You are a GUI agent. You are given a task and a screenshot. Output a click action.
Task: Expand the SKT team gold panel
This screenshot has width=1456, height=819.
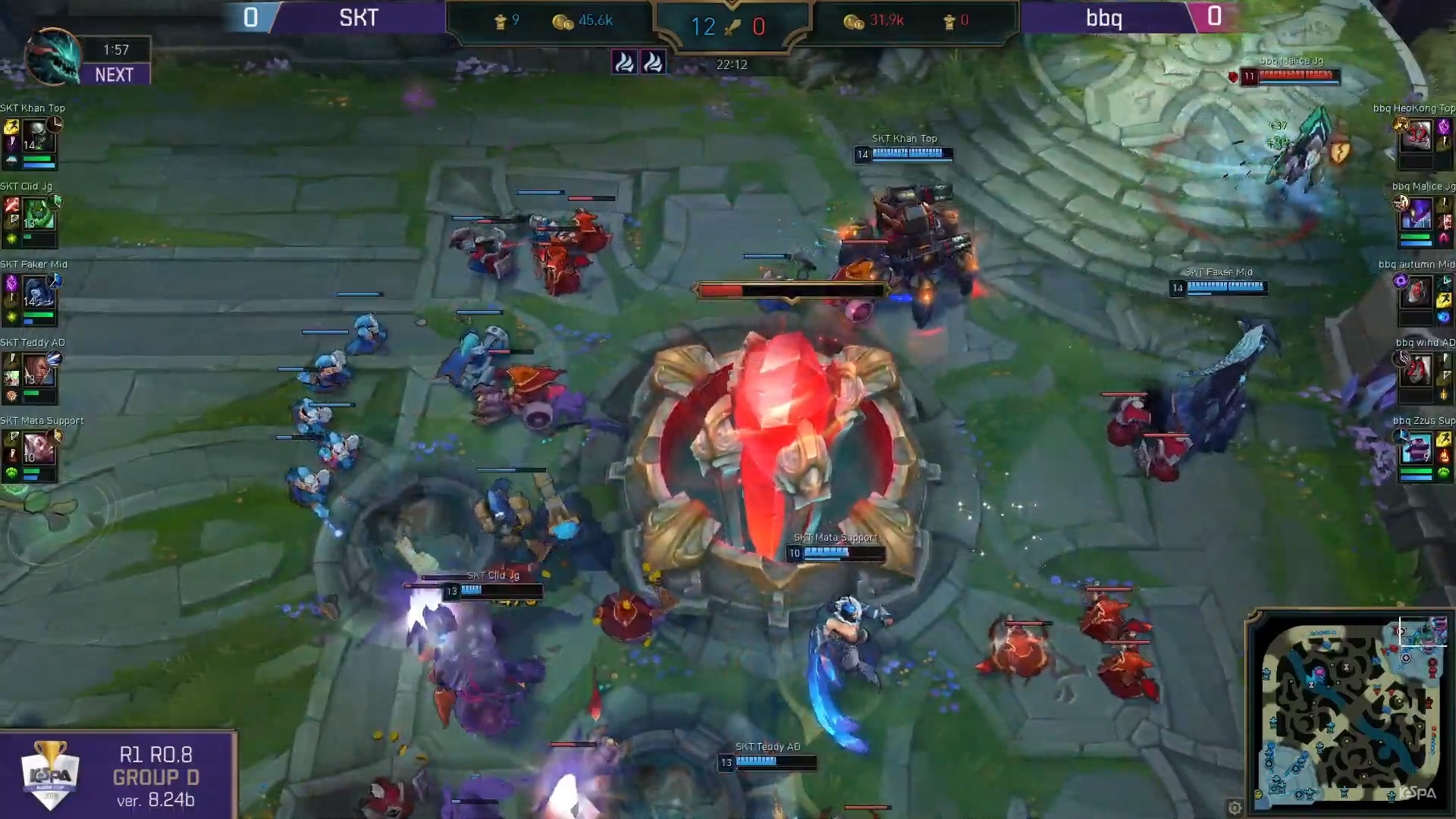(x=592, y=20)
